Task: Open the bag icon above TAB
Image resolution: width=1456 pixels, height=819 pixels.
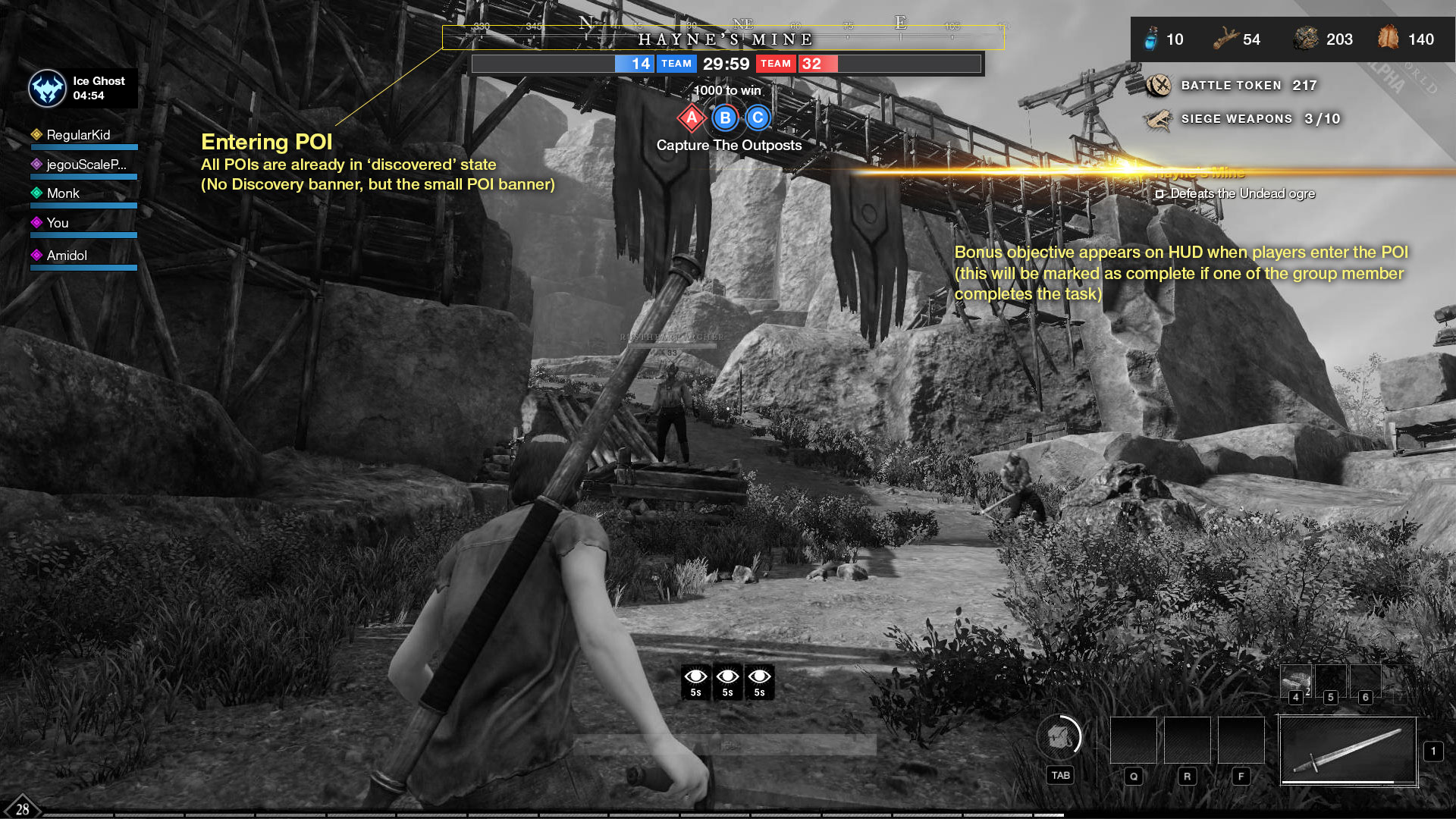Action: point(1059,736)
